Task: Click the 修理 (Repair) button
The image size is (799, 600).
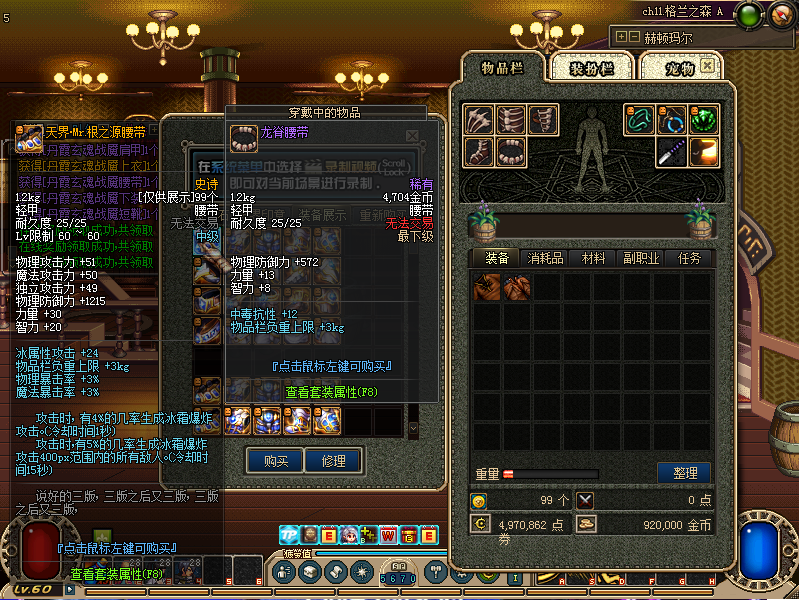Action: 333,461
